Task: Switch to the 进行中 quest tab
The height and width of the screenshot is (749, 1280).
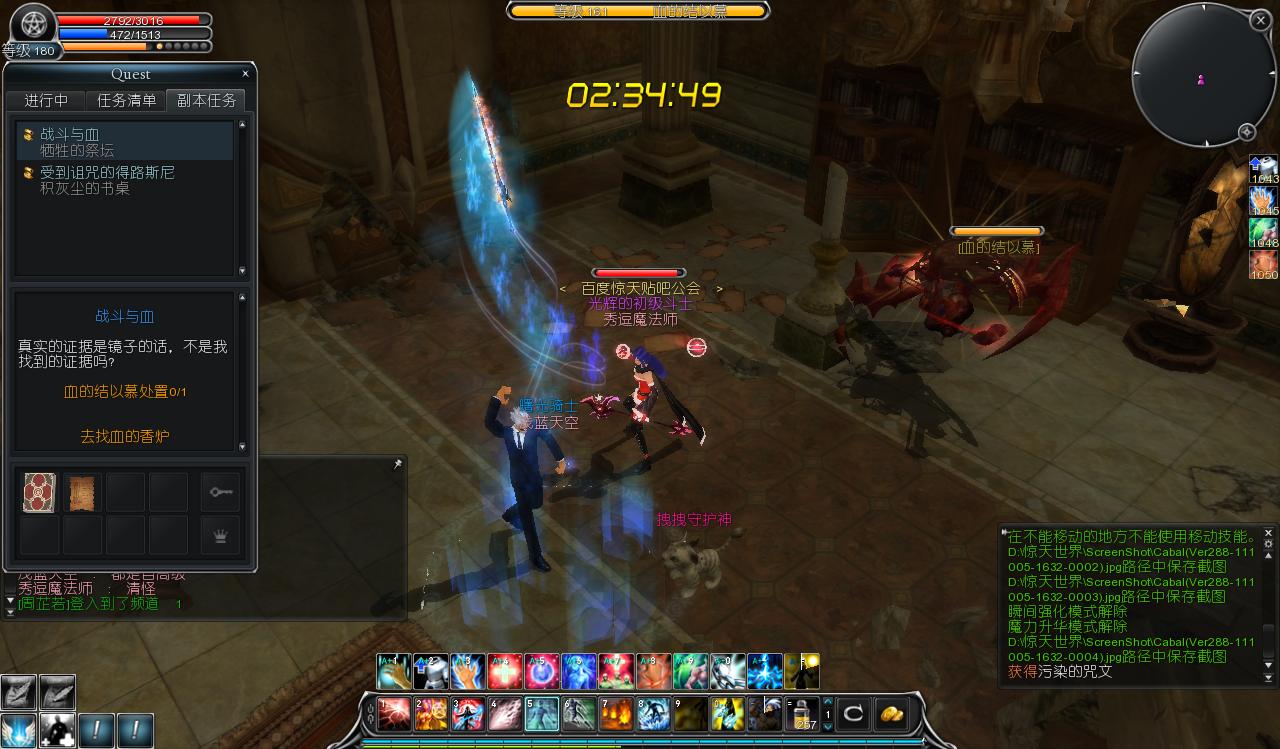Action: [46, 100]
